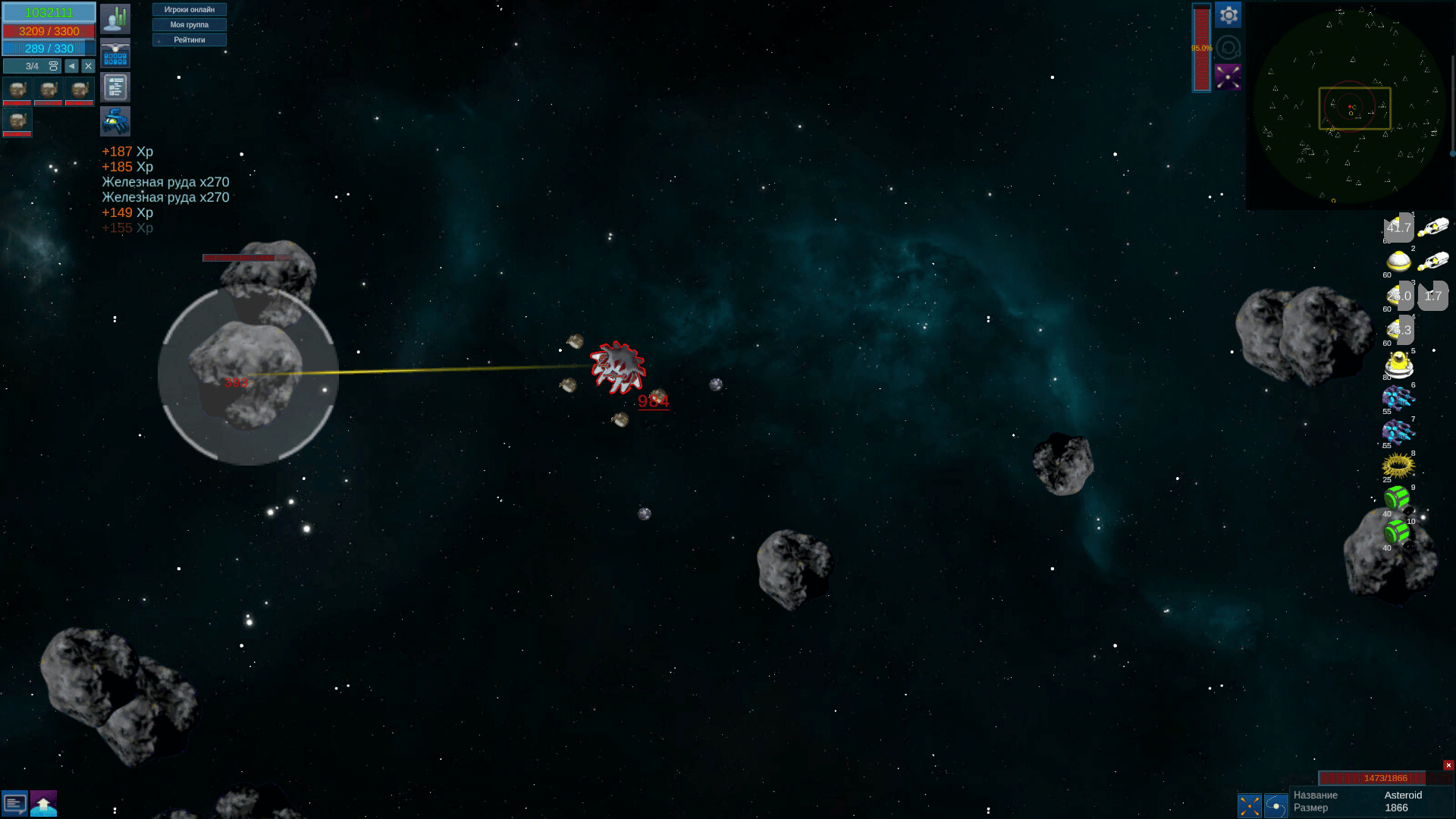
Task: Select the yellow spiked ring ability slot
Action: pyautogui.click(x=1398, y=464)
